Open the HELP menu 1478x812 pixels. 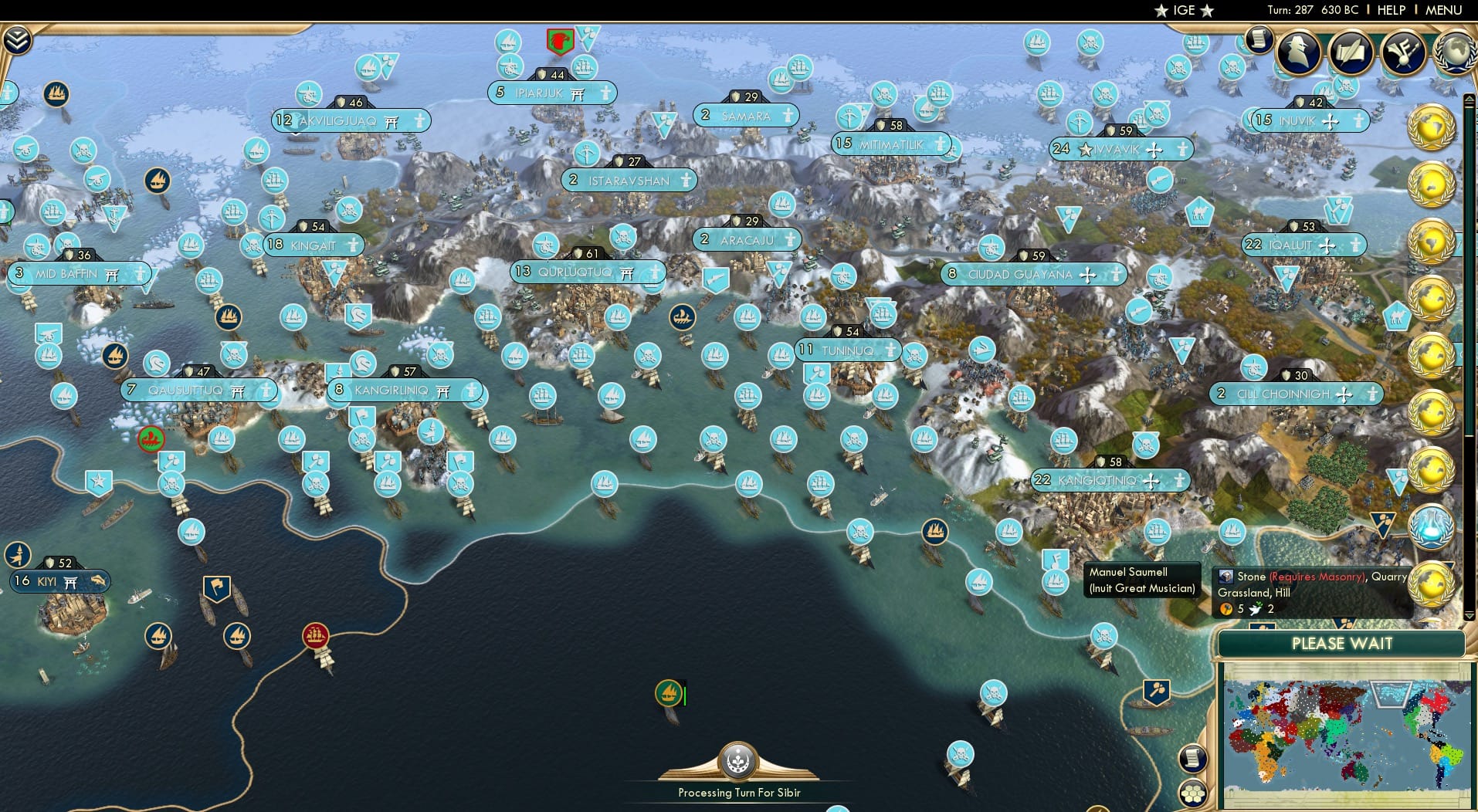1391,10
